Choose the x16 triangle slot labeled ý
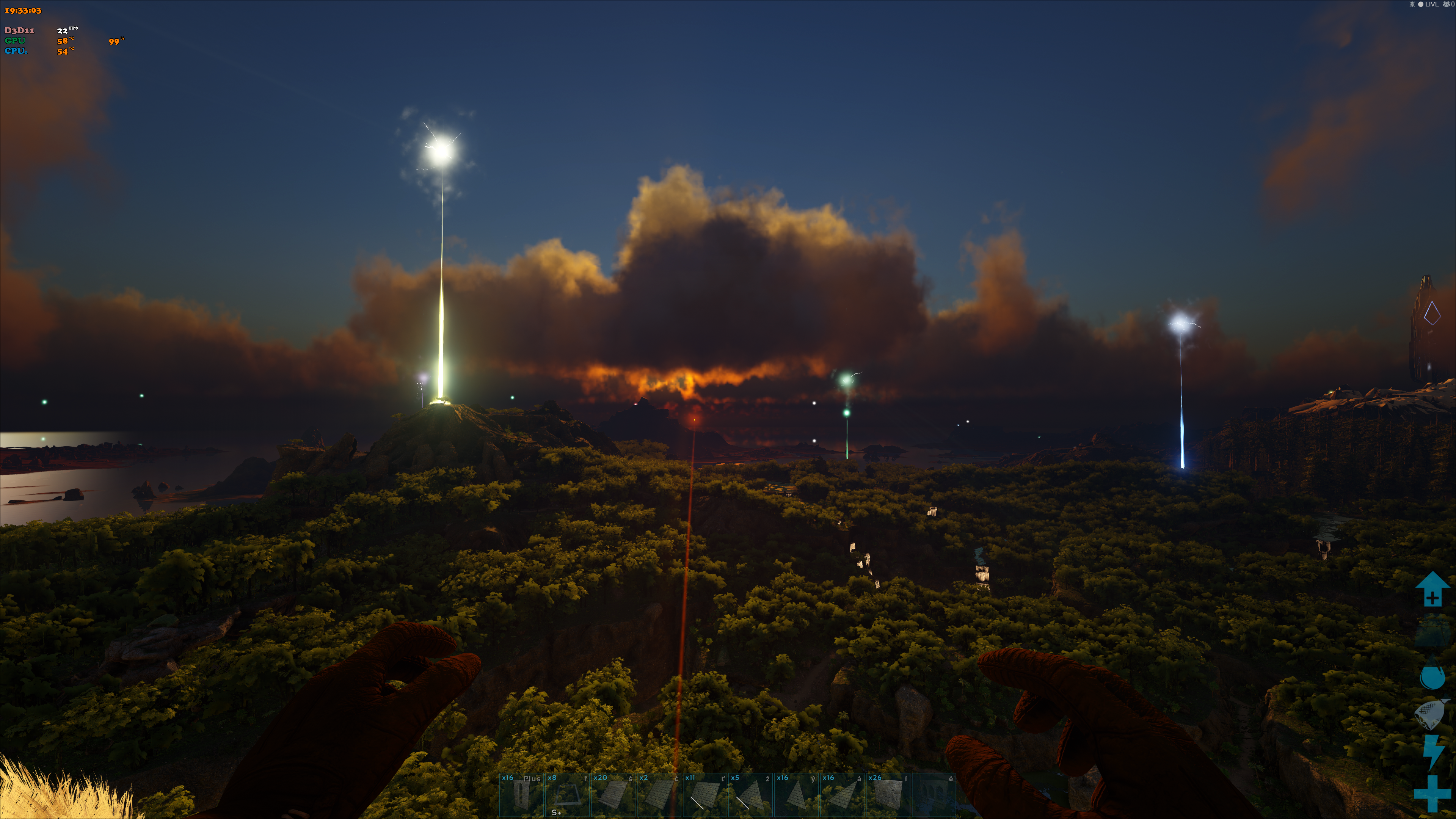This screenshot has width=1456, height=819. tap(796, 794)
